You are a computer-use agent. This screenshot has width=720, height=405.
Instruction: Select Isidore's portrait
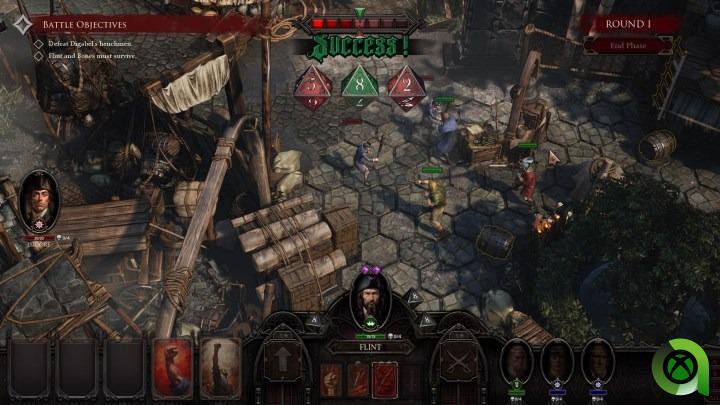point(40,201)
